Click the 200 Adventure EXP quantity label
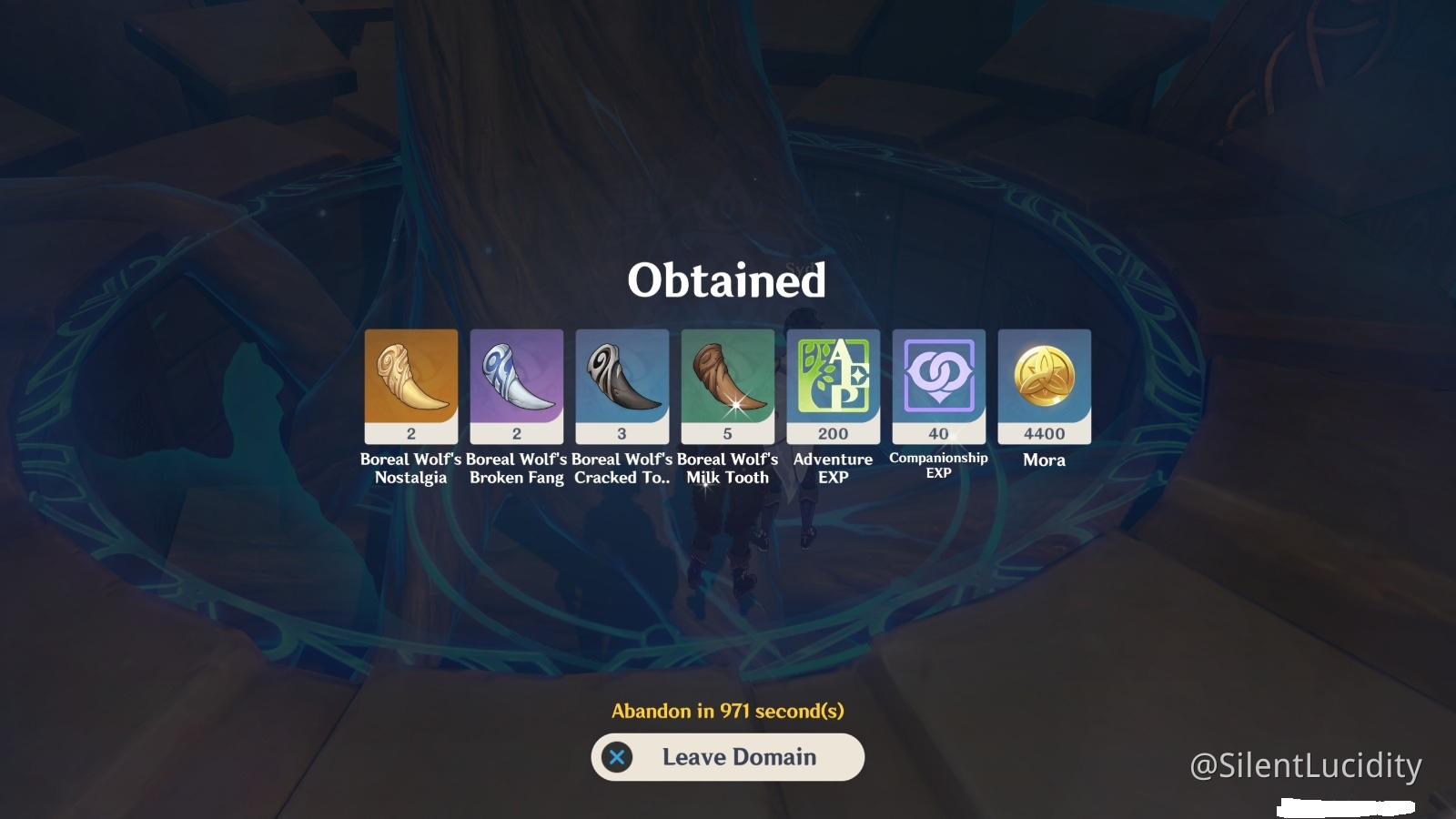 point(833,434)
